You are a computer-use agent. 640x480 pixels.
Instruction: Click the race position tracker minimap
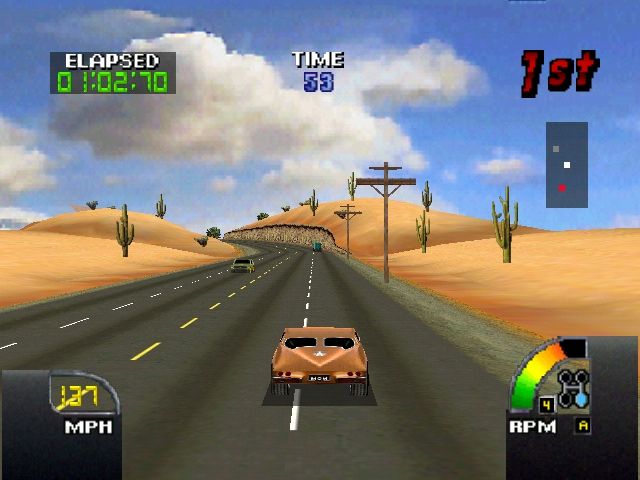click(566, 165)
